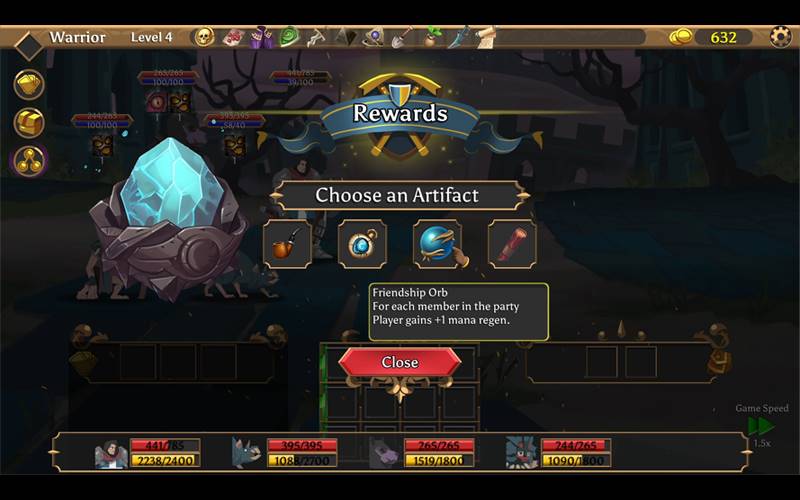This screenshot has height=500, width=800.
Task: Take the red scroll artifact
Action: (512, 244)
